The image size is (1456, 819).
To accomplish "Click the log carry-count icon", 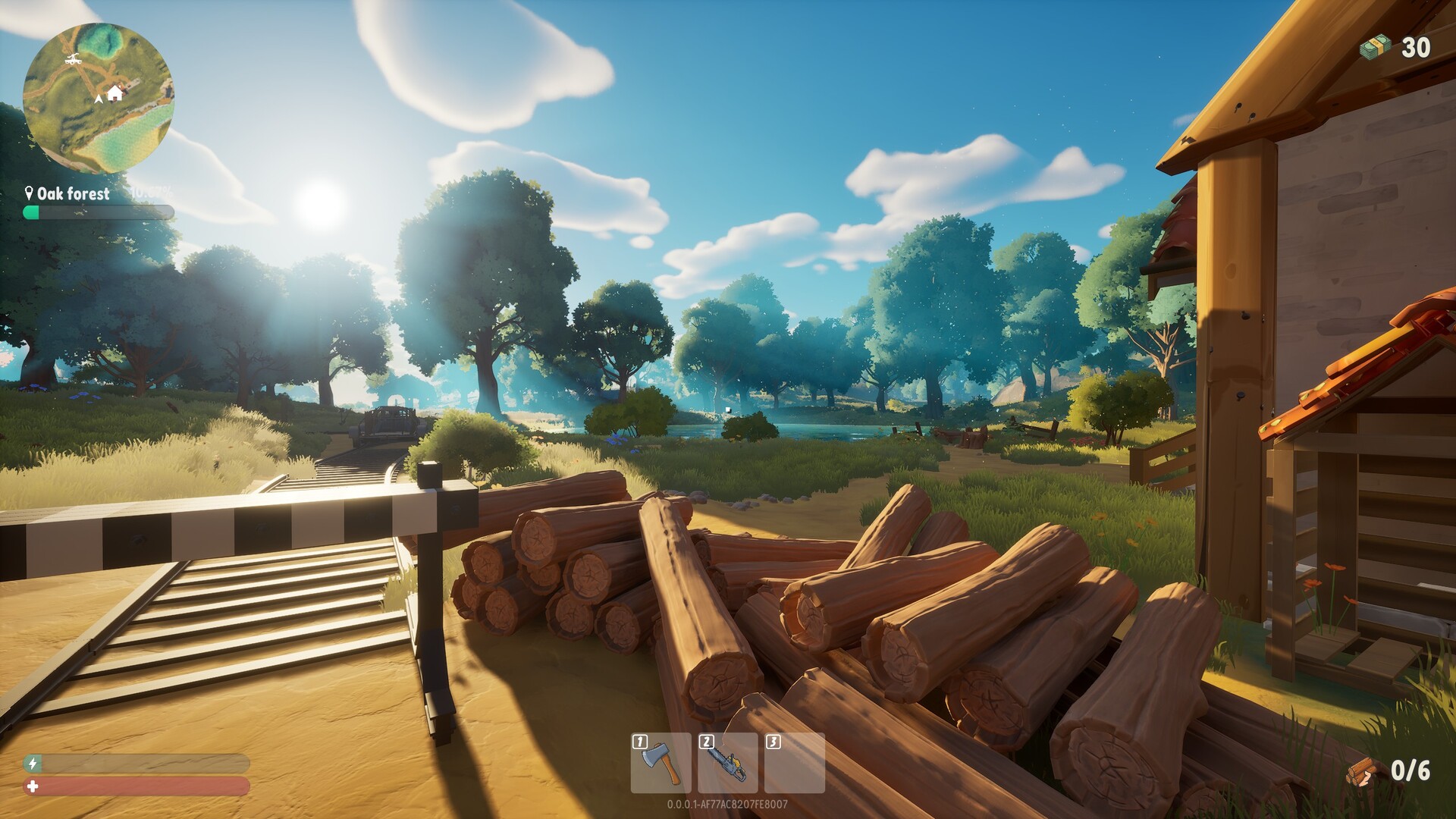I will coord(1364,772).
